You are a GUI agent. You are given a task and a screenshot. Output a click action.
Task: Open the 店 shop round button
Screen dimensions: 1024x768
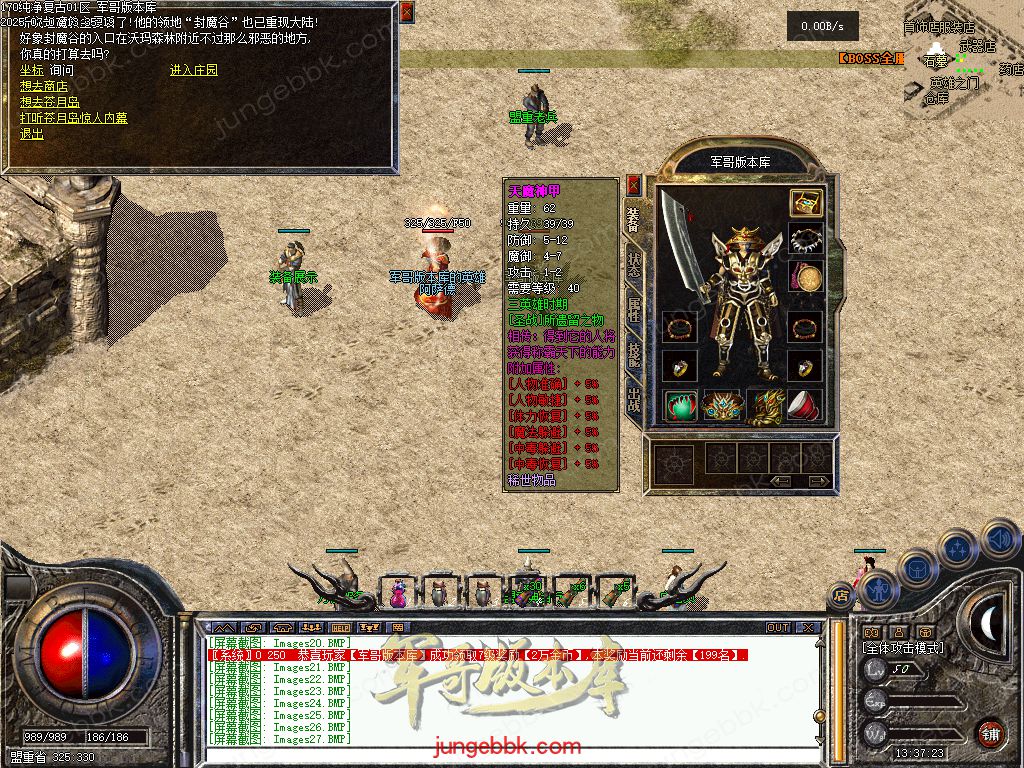[x=841, y=595]
